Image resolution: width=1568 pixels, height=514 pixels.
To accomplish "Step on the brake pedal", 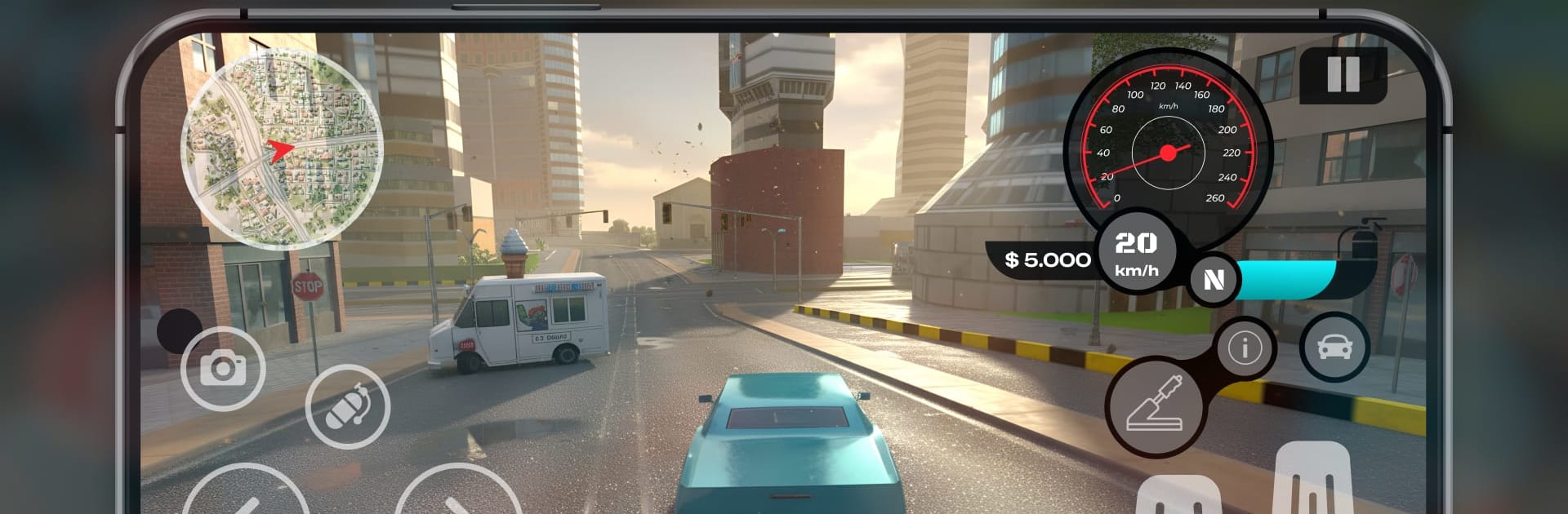I will tap(1178, 497).
